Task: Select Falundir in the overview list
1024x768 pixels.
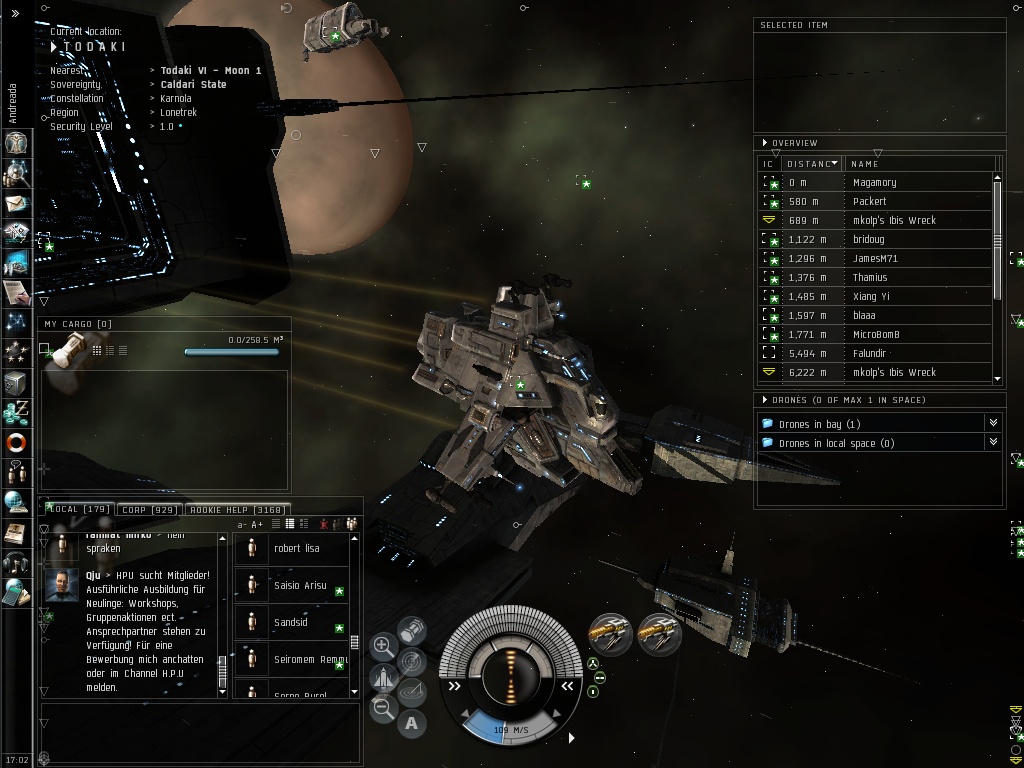Action: tap(871, 353)
